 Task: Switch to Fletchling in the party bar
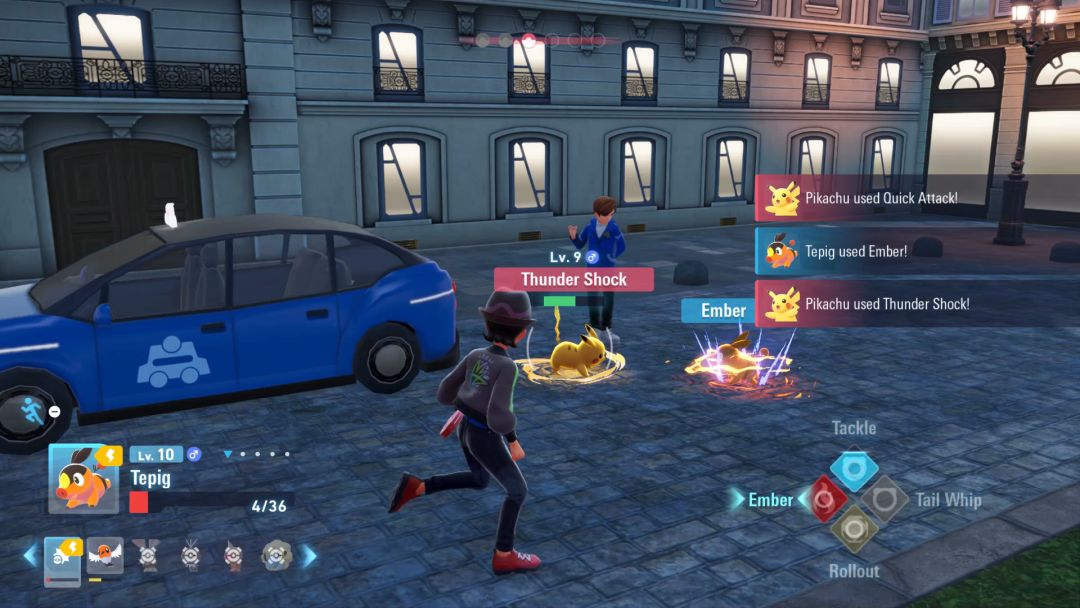[x=105, y=555]
